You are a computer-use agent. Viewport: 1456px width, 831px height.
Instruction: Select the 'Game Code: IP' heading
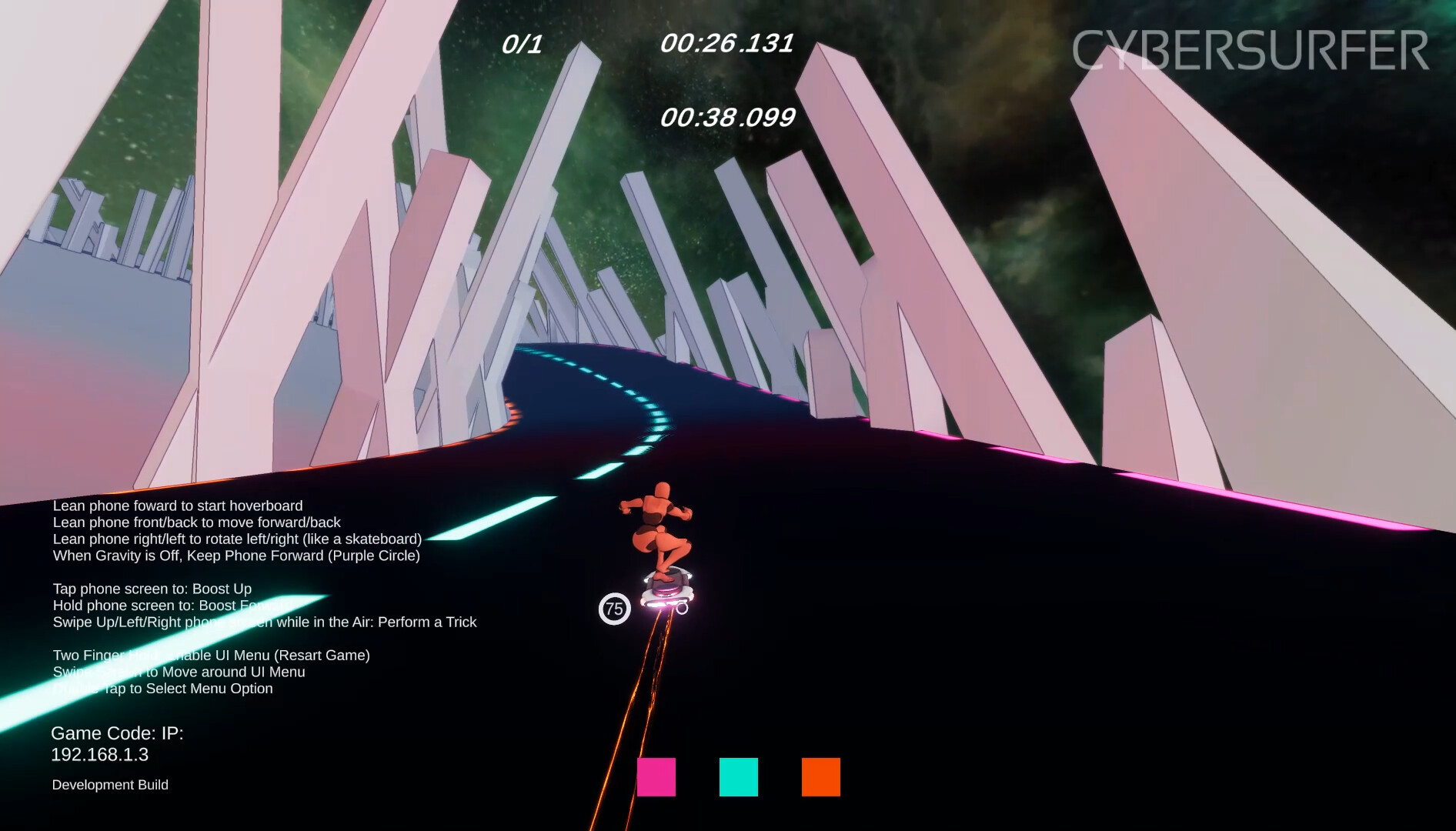click(117, 733)
